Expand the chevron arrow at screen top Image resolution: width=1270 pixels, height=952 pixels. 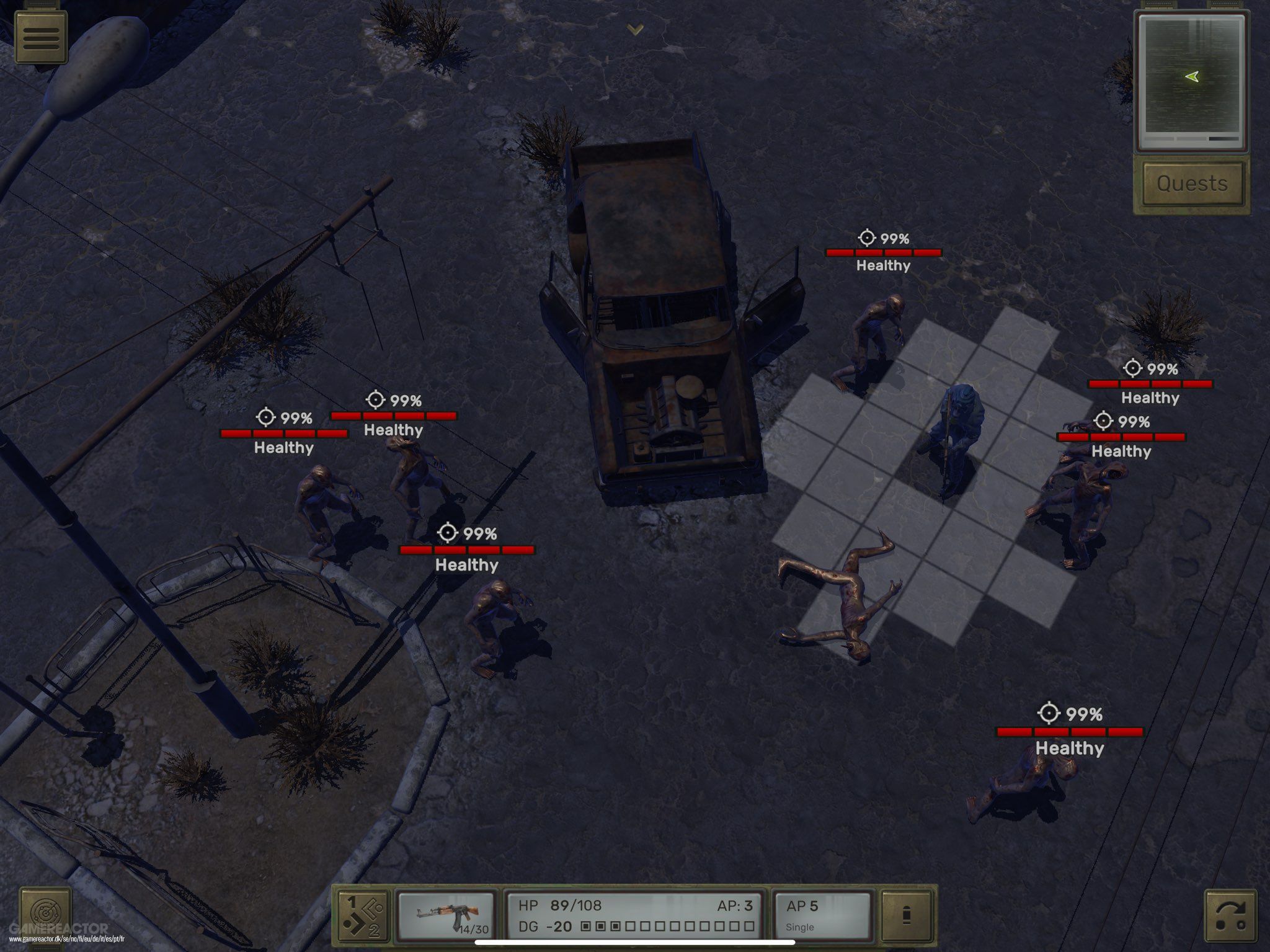pos(633,29)
